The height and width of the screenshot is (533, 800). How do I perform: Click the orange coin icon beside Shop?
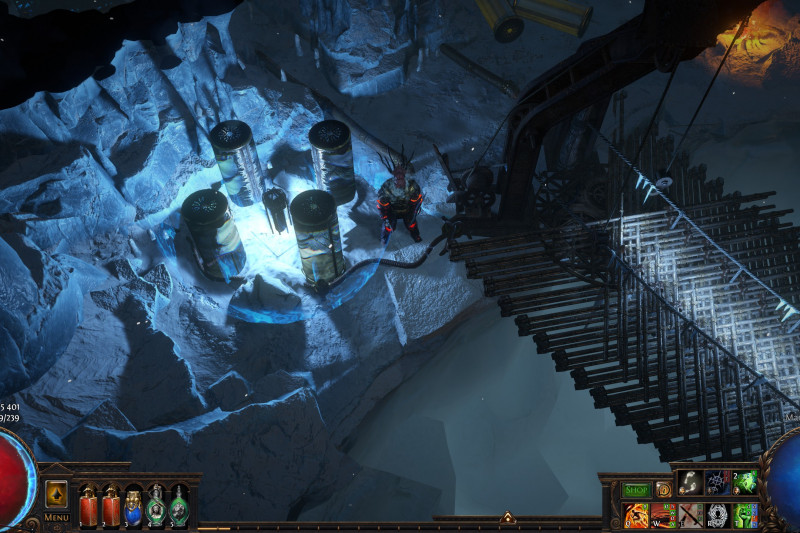(x=663, y=490)
